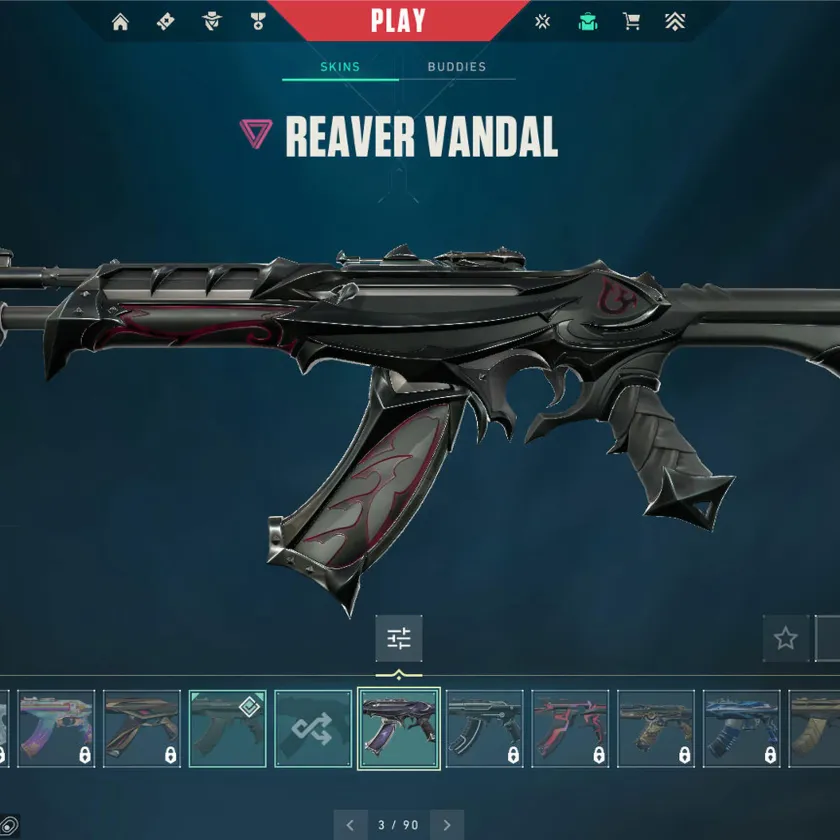Select the Skins tab
The height and width of the screenshot is (840, 840).
point(340,67)
